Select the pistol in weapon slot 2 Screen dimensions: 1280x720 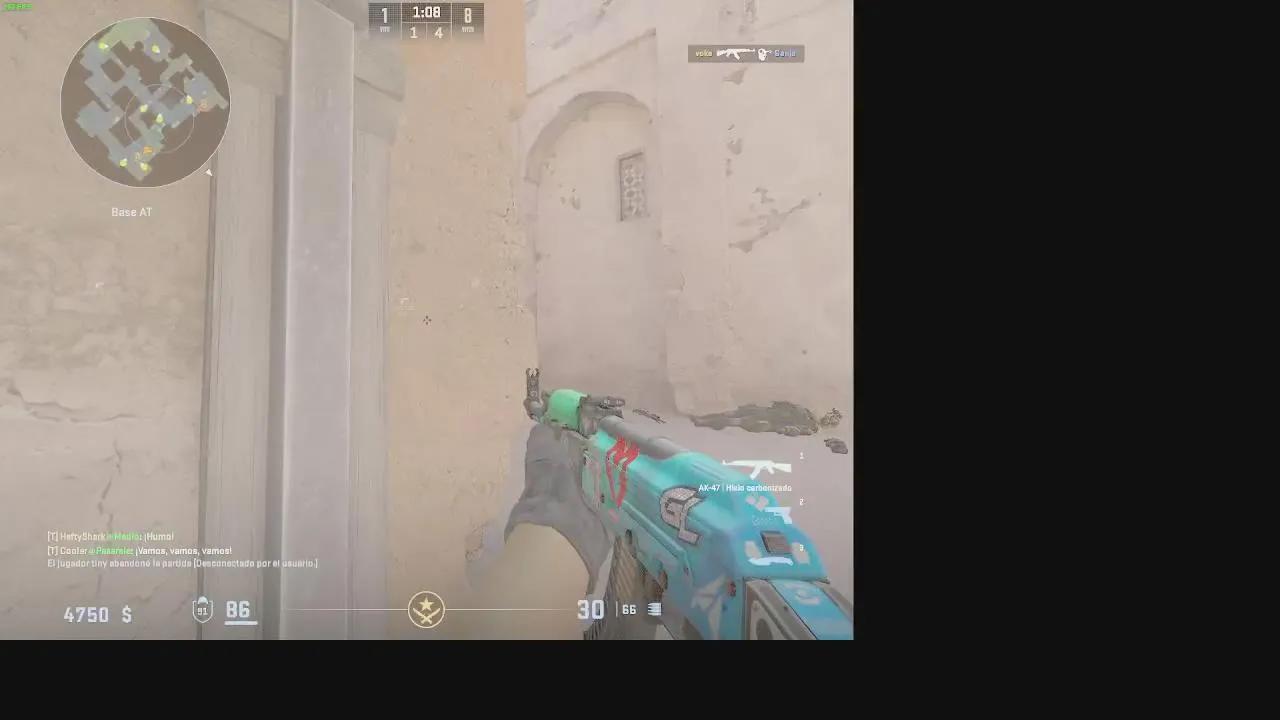[778, 515]
